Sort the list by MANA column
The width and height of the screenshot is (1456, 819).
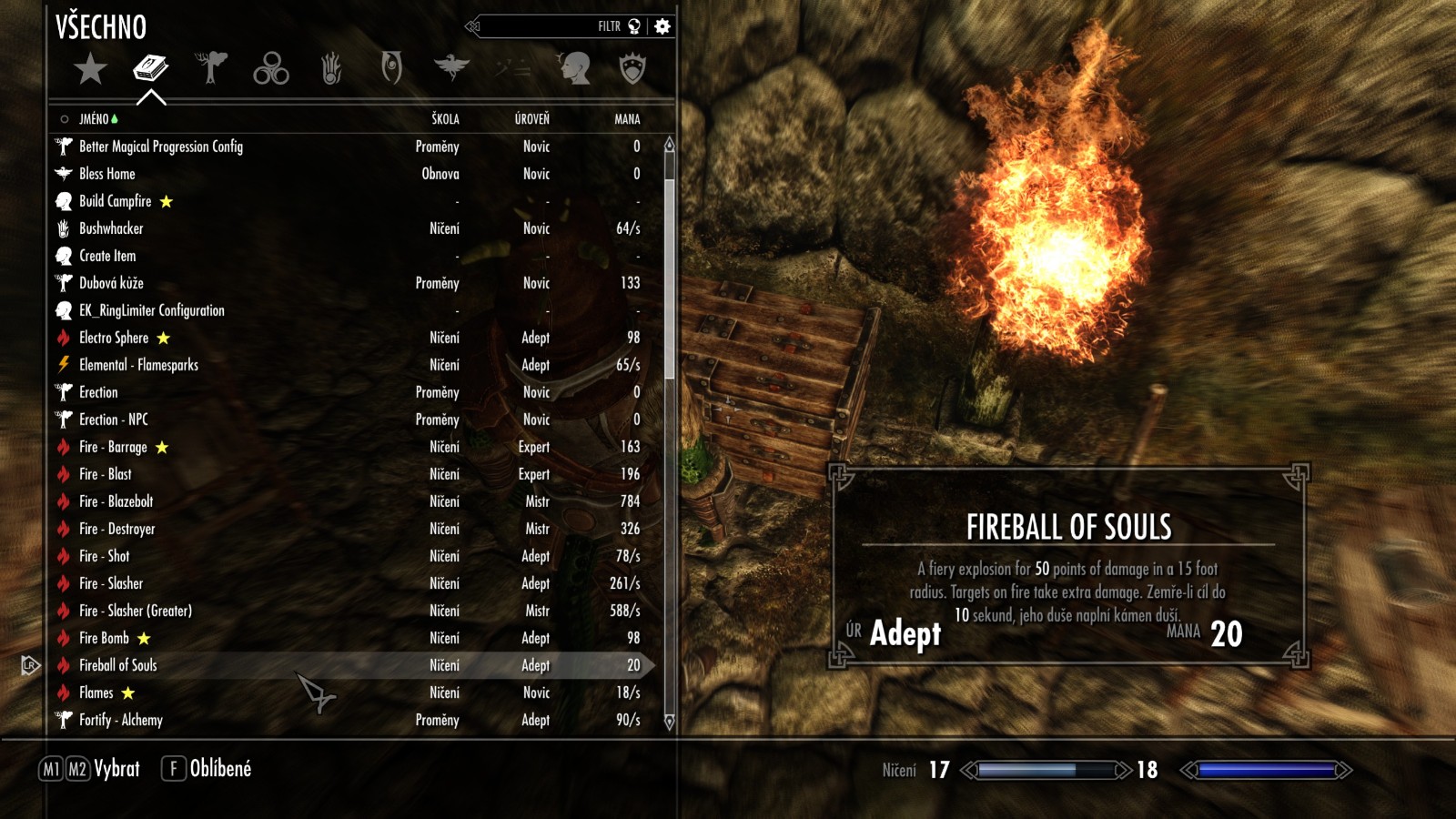(x=627, y=119)
